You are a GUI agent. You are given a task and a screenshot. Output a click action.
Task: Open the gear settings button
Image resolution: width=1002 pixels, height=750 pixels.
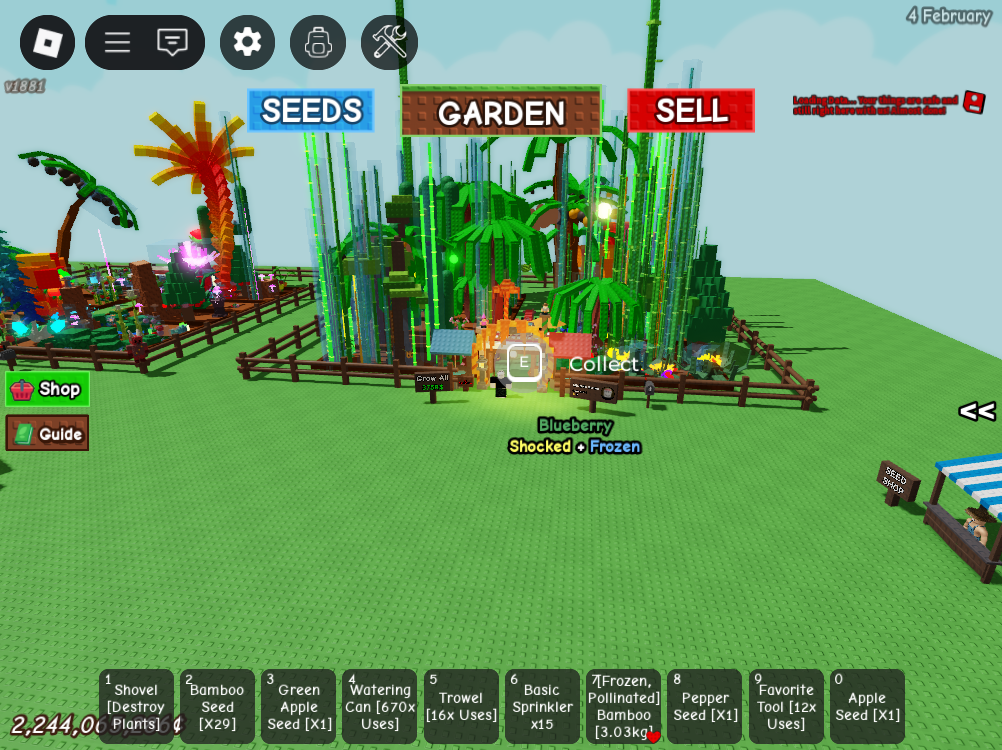tap(247, 42)
